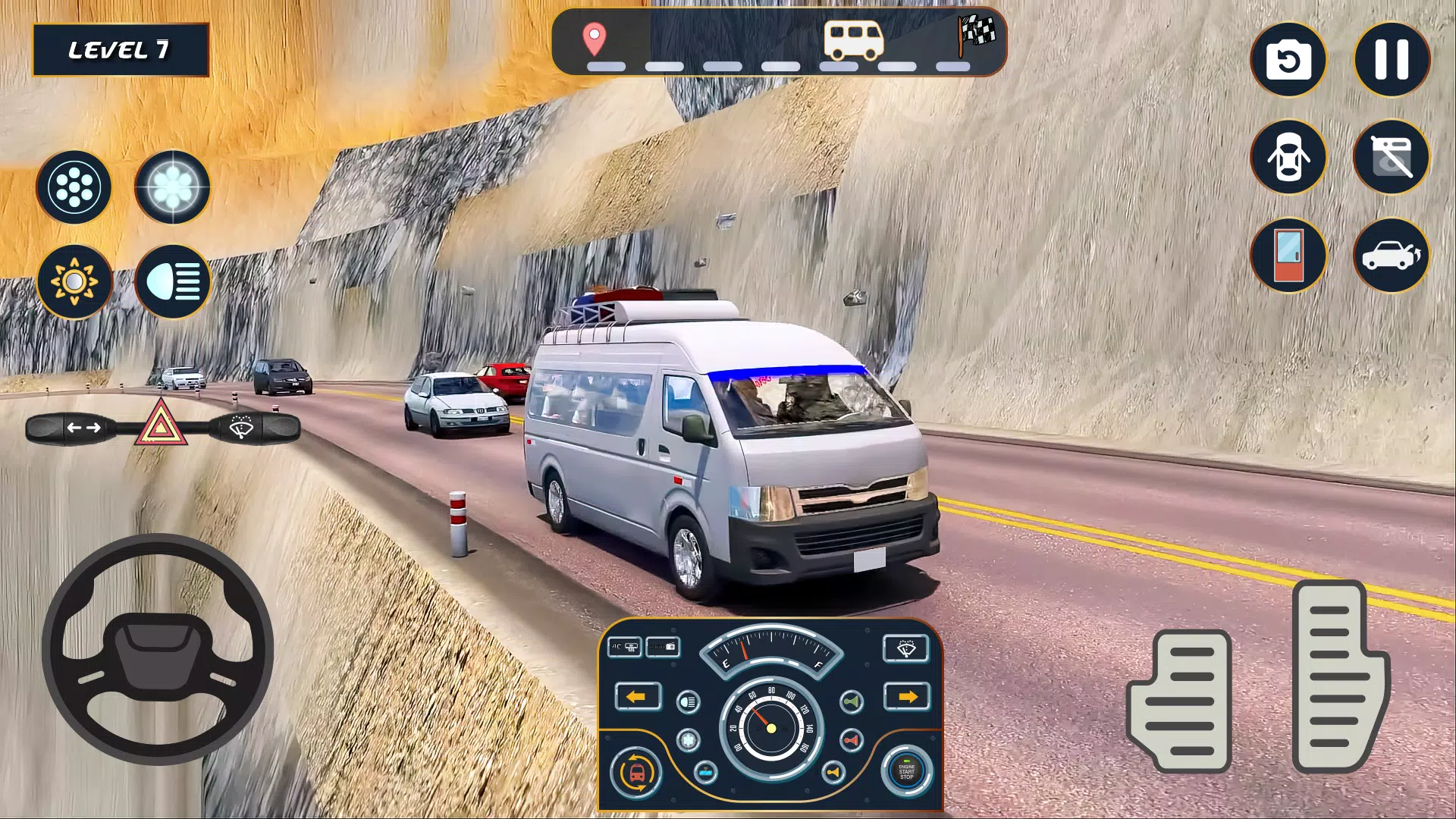1456x819 pixels.
Task: Toggle the AC switch on the dashboard
Action: pos(625,647)
